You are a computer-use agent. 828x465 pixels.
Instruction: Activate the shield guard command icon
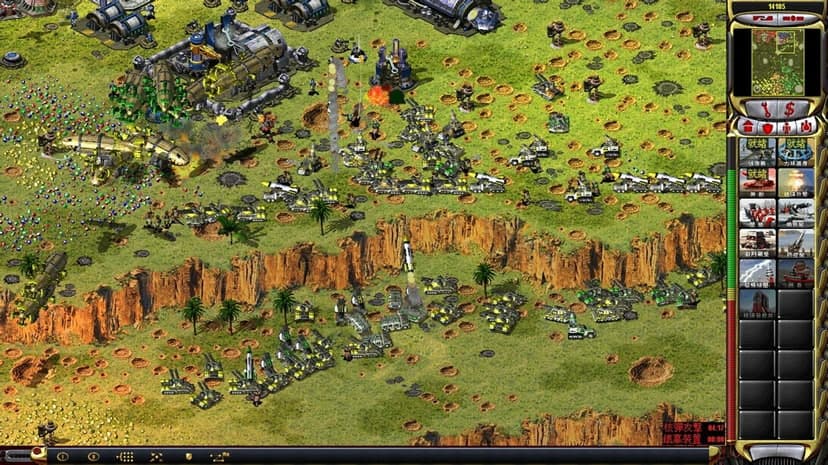(x=188, y=456)
